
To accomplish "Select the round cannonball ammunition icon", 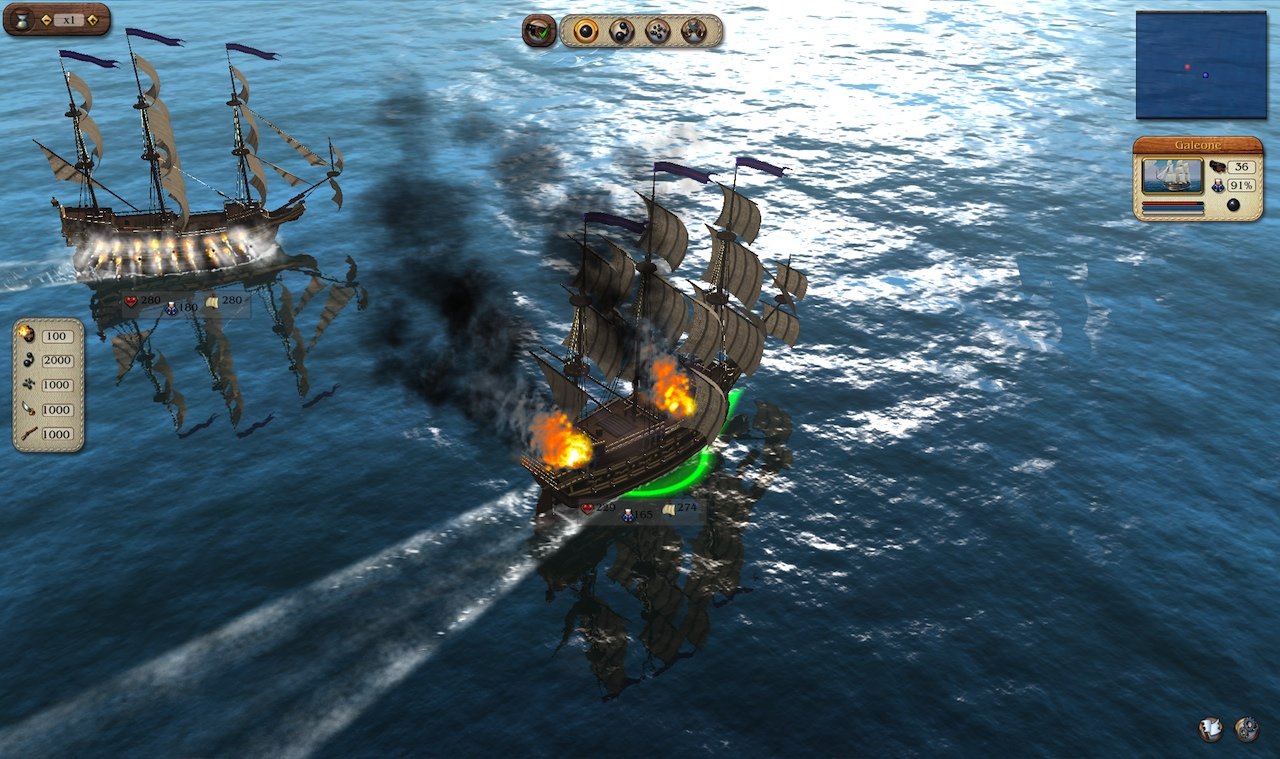I will [585, 30].
